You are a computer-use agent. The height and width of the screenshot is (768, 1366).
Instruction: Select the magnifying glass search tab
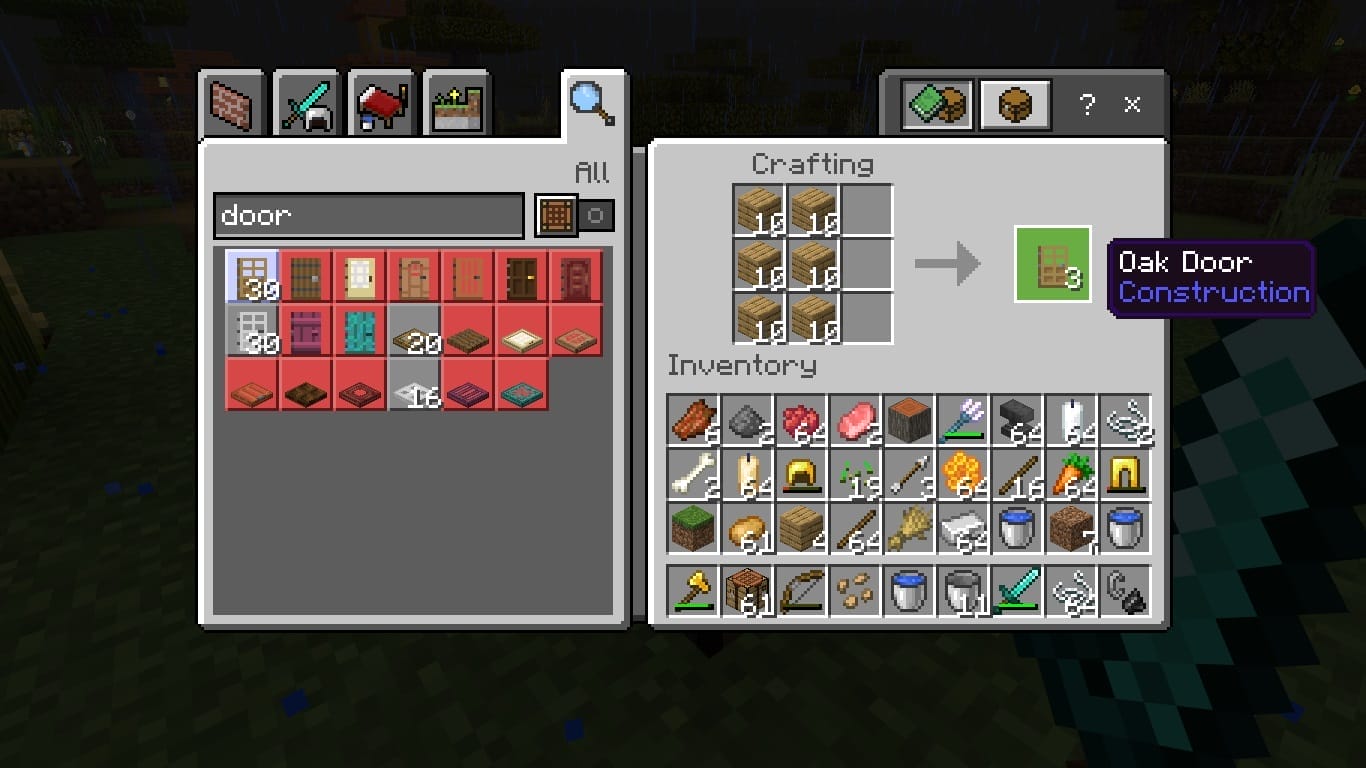point(592,102)
